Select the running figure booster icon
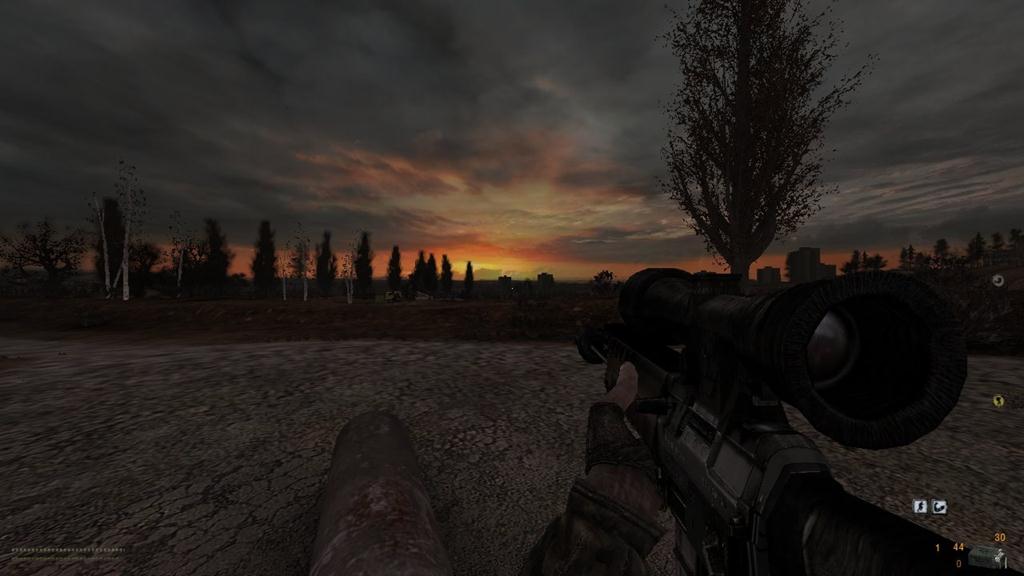The height and width of the screenshot is (576, 1024). click(920, 507)
